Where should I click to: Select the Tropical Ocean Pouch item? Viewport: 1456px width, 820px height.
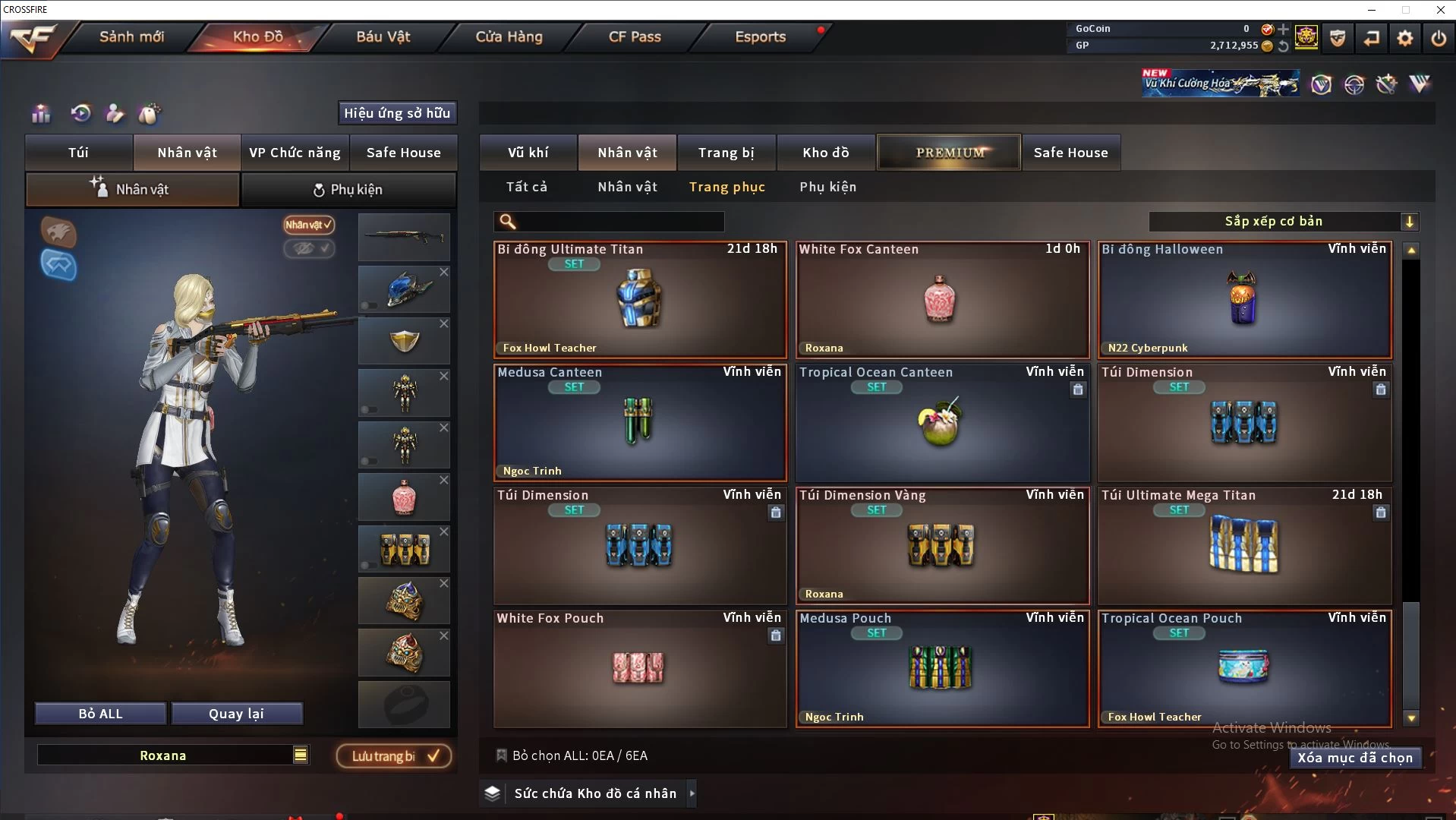pyautogui.click(x=1243, y=668)
